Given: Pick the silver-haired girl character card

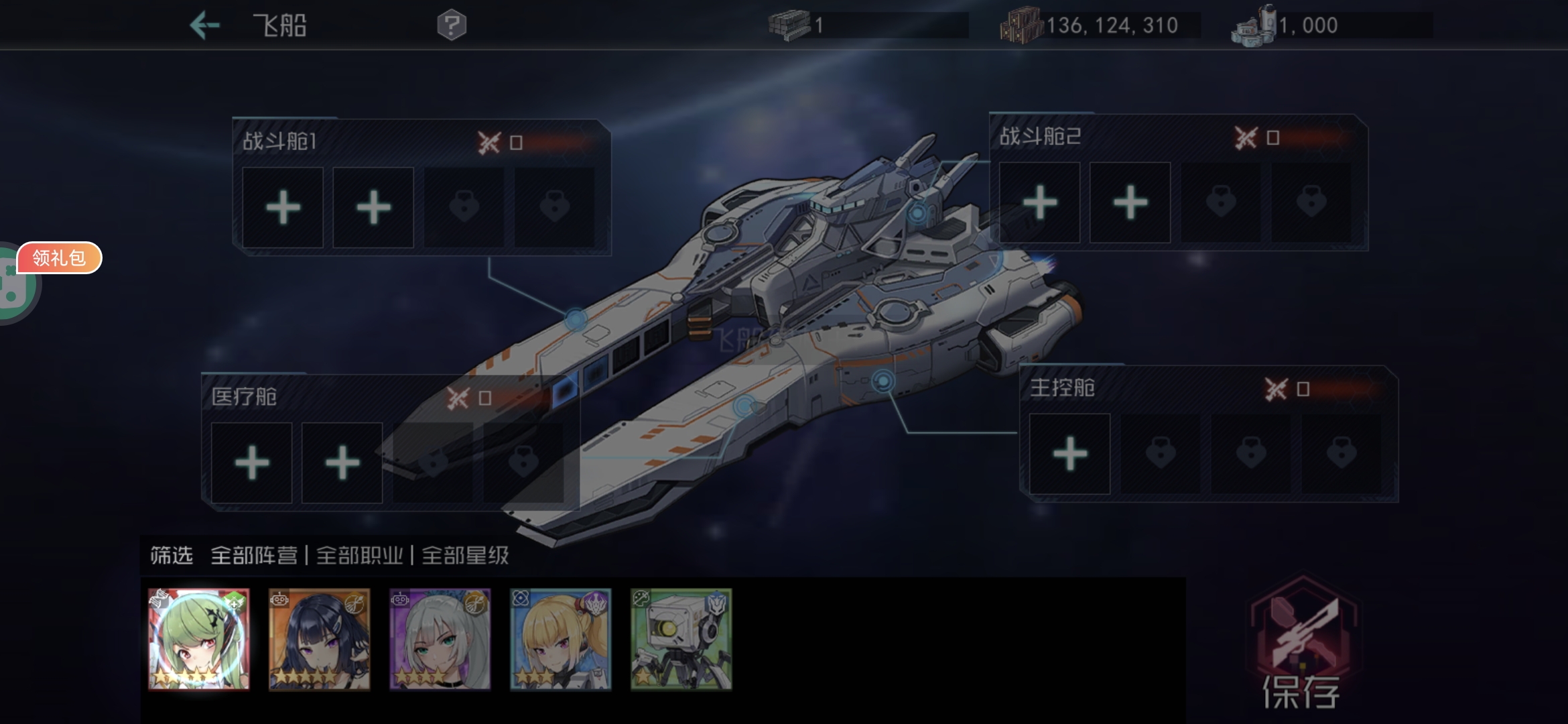Looking at the screenshot, I should point(440,640).
